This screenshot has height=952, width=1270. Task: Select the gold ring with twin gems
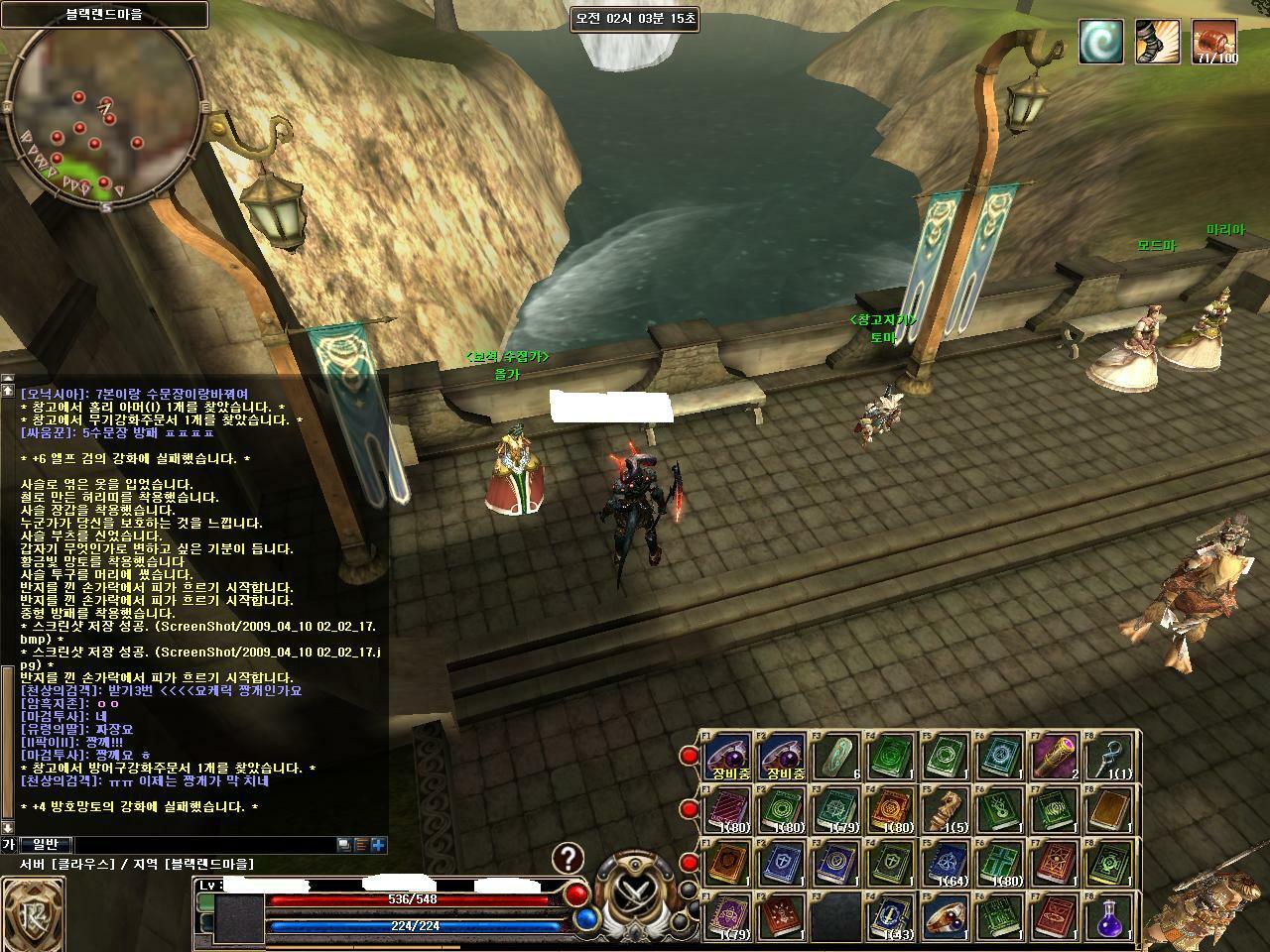tap(947, 916)
